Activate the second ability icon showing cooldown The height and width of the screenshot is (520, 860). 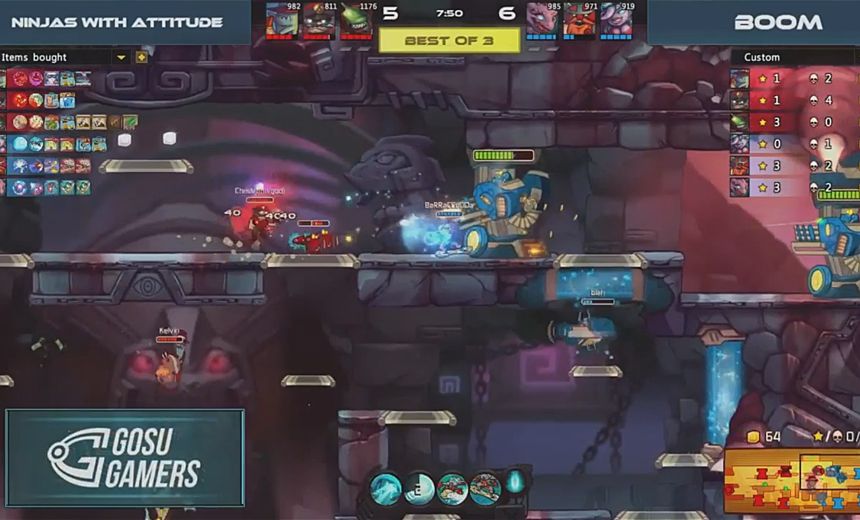tap(420, 488)
